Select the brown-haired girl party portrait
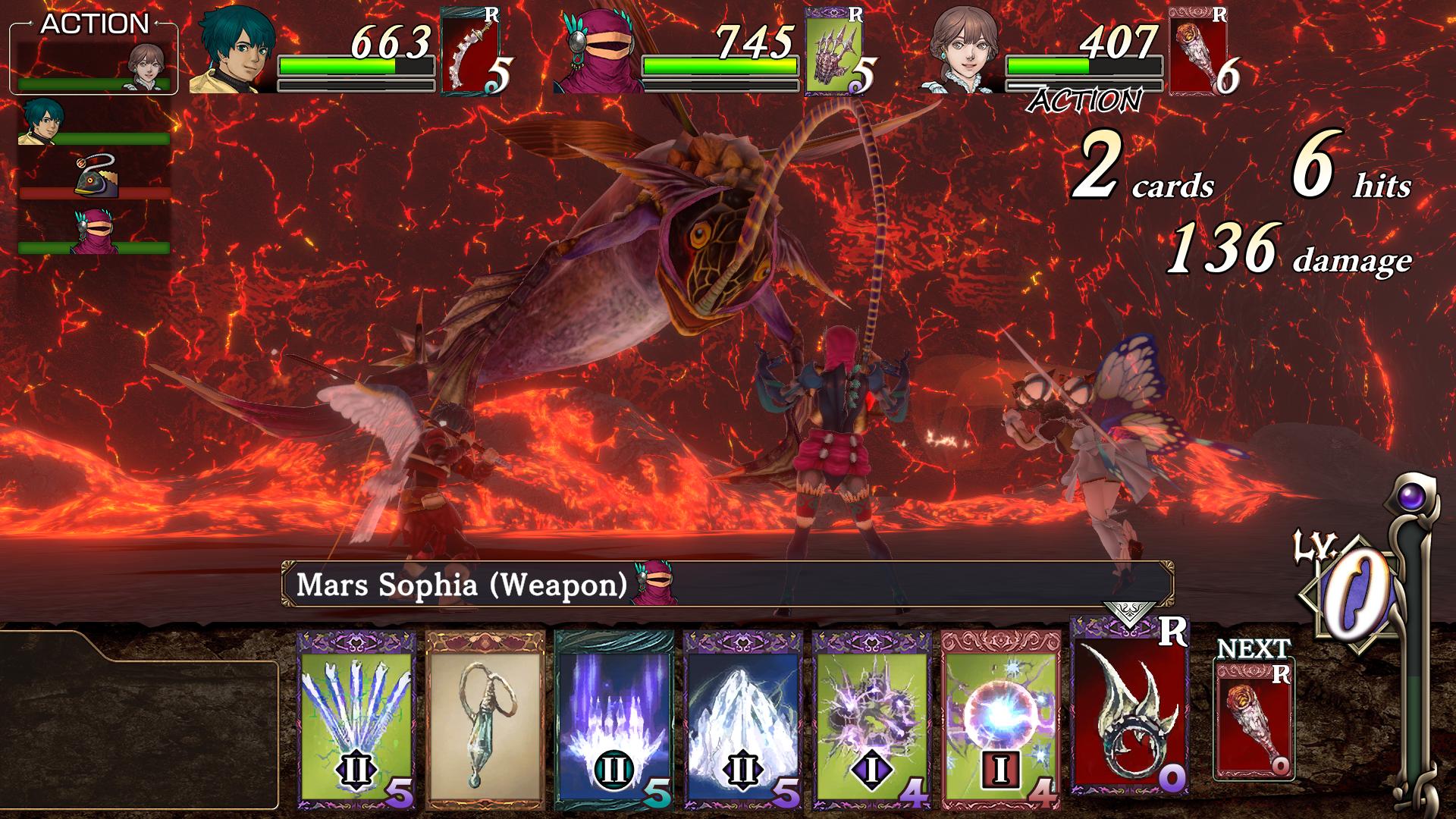 click(x=963, y=51)
